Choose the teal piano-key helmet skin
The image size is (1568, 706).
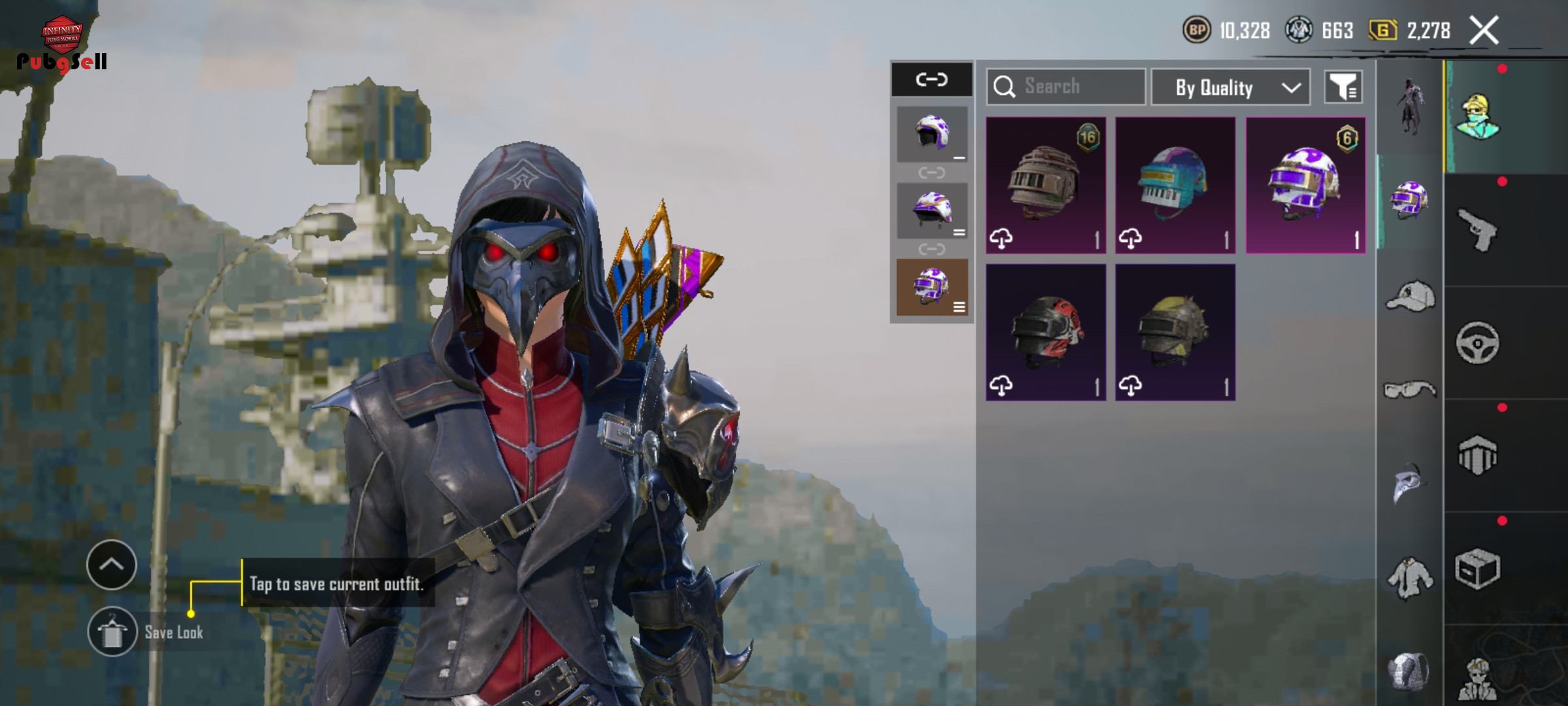pos(1175,185)
